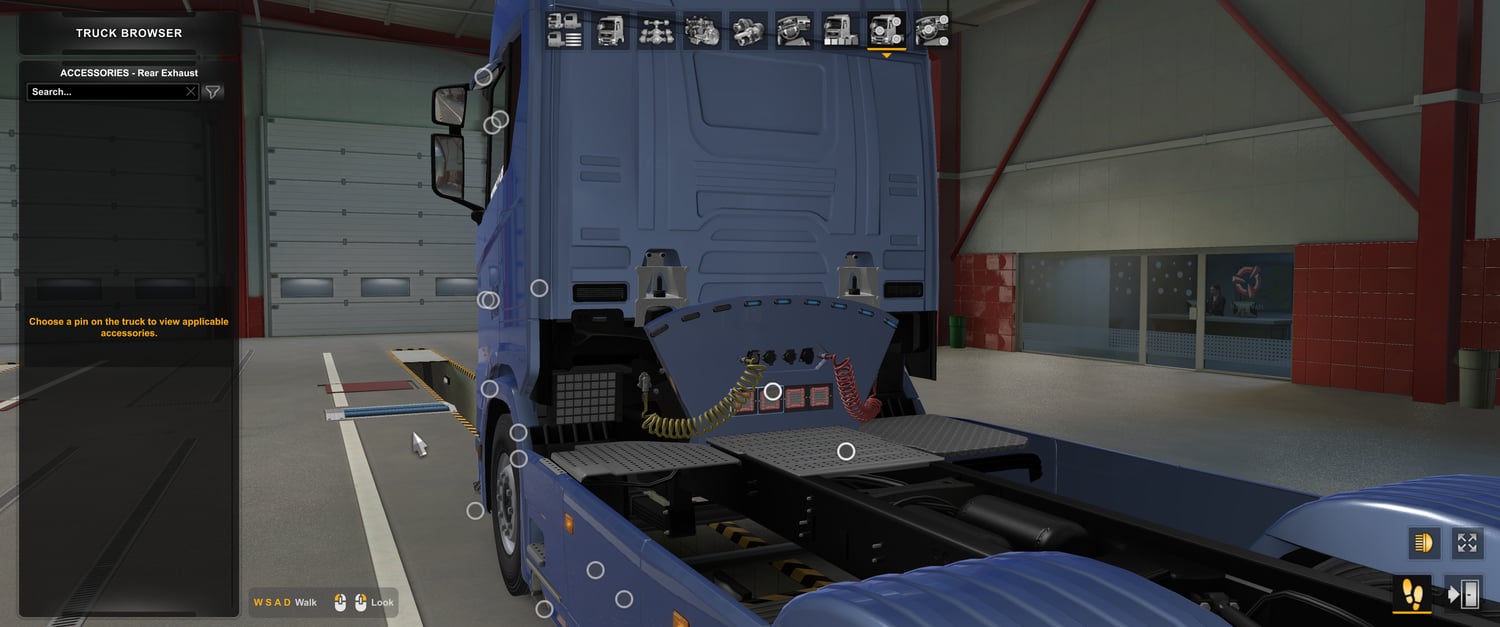
Task: Switch to the cabin selection tab
Action: pos(610,31)
